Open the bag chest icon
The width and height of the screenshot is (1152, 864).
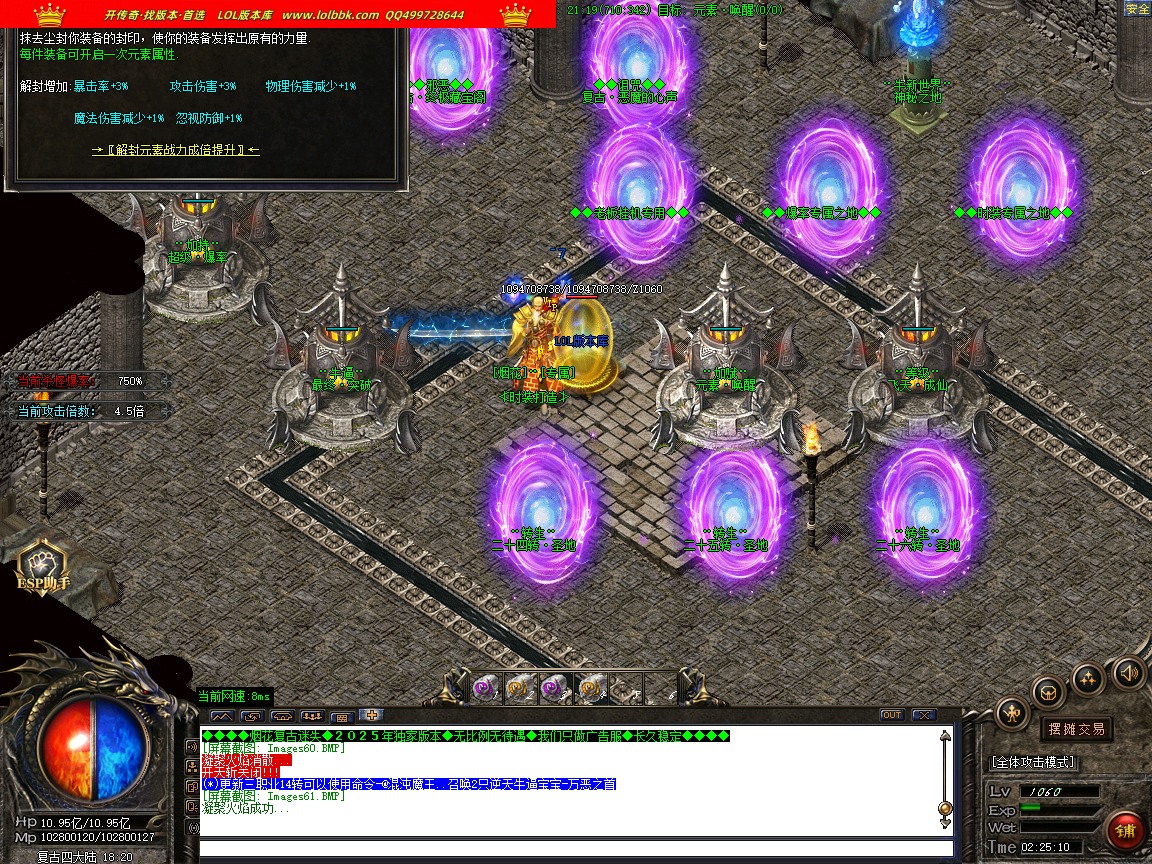pyautogui.click(x=1049, y=691)
